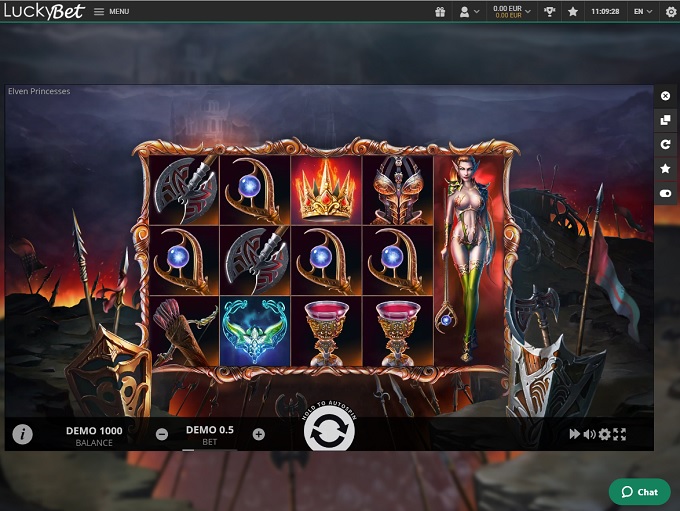Screen dimensions: 680x511
Task: Open the game info paytable button
Action: [22, 434]
